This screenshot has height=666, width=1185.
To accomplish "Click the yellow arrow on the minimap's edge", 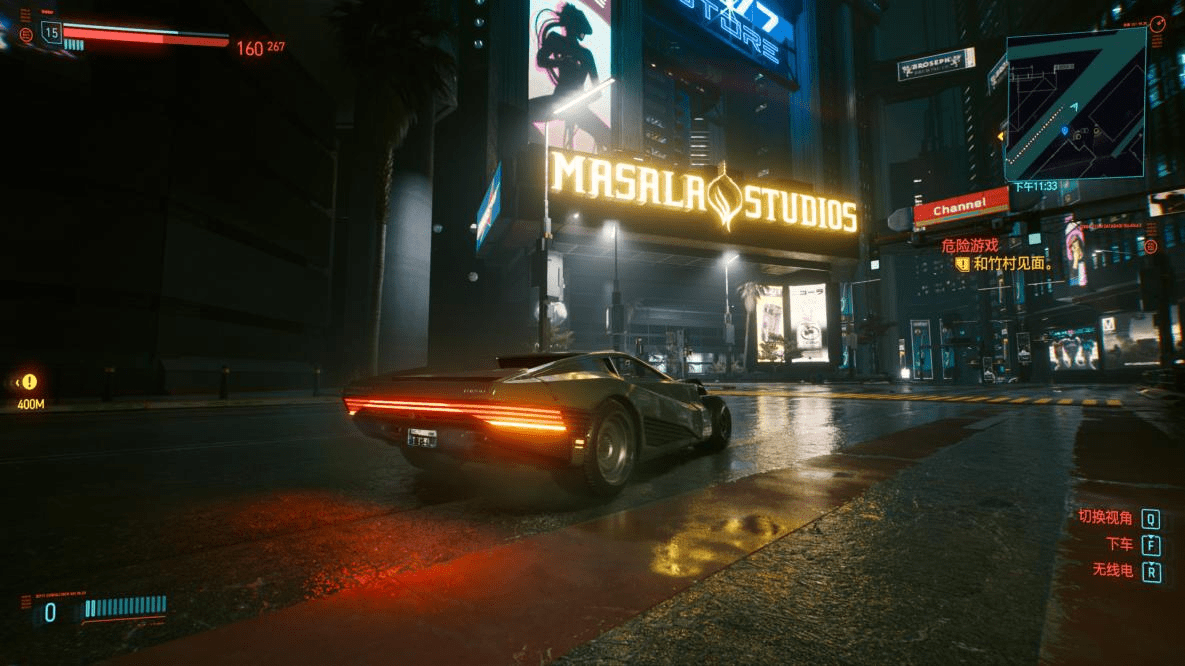I will pyautogui.click(x=1000, y=136).
